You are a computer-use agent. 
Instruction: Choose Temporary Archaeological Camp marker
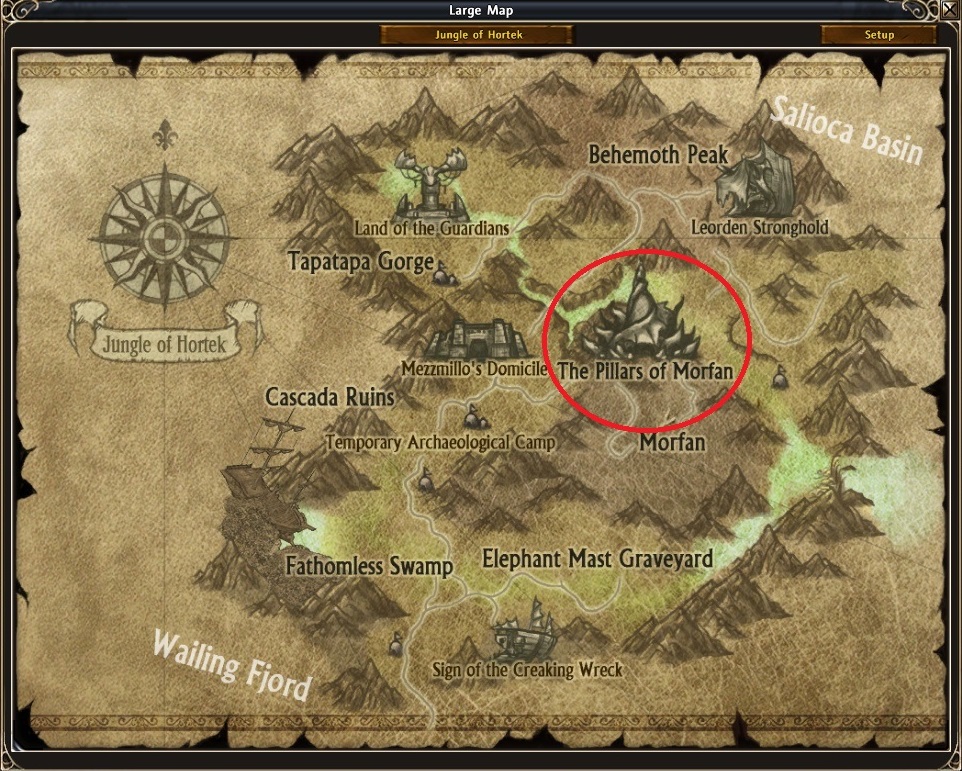click(471, 415)
